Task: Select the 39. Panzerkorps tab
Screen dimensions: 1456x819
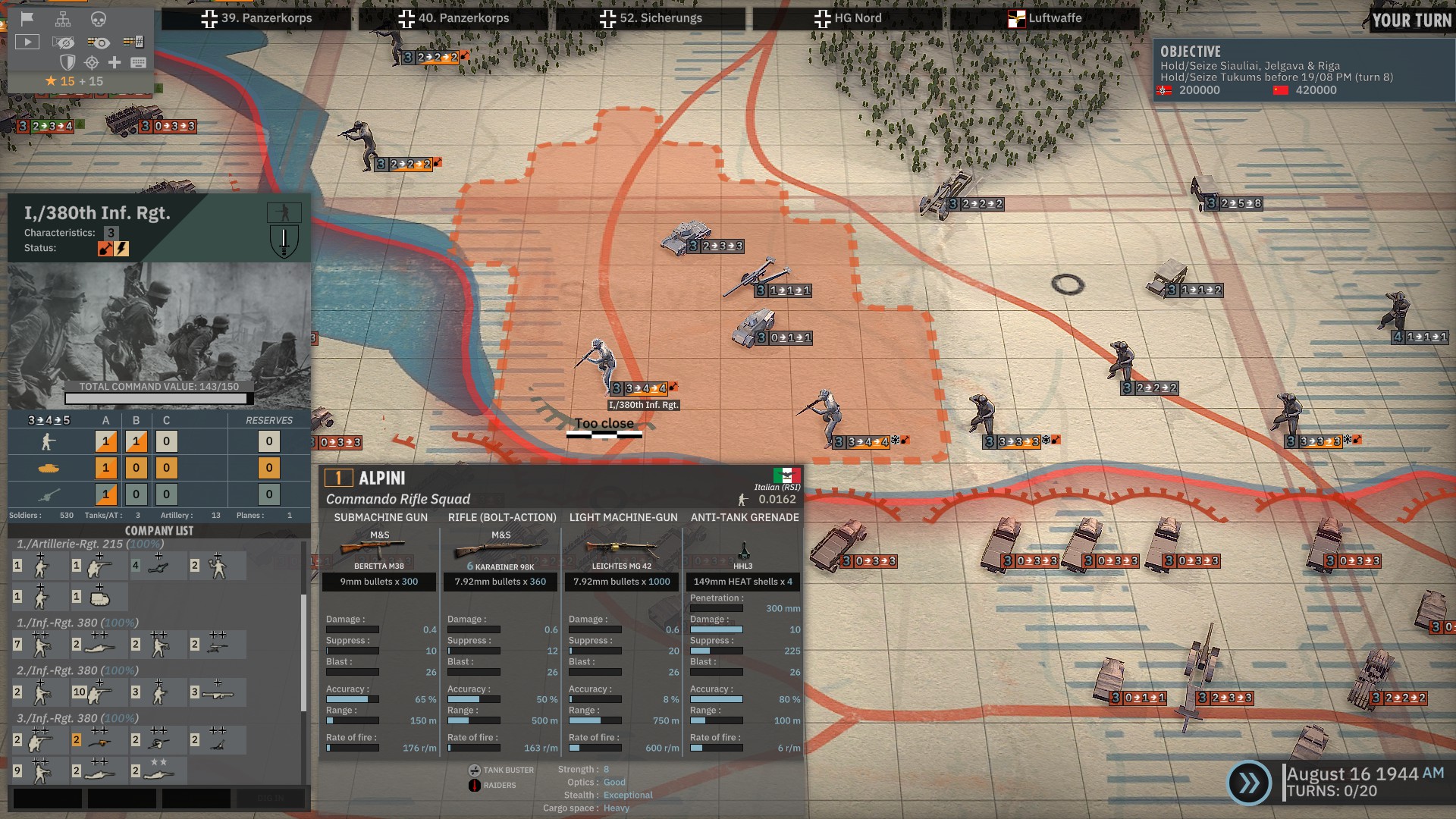Action: click(x=256, y=18)
